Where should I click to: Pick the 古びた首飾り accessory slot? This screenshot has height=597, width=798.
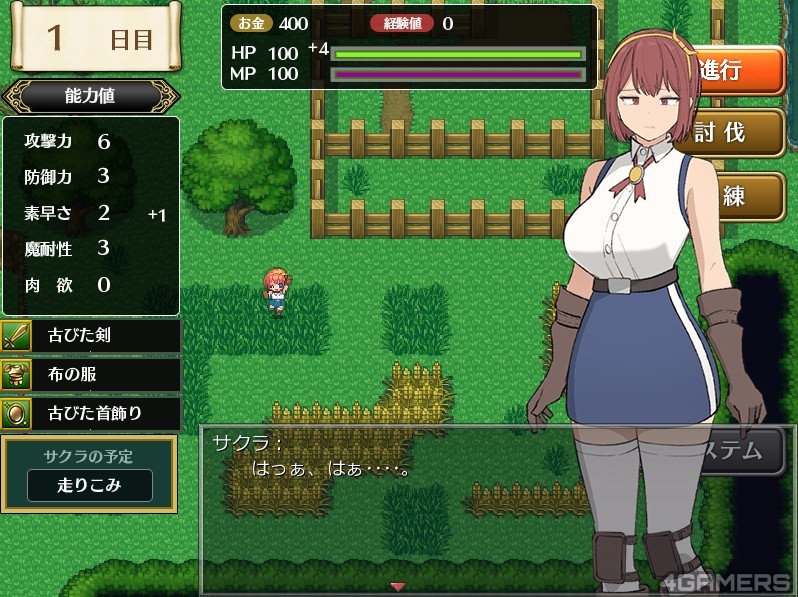click(91, 412)
